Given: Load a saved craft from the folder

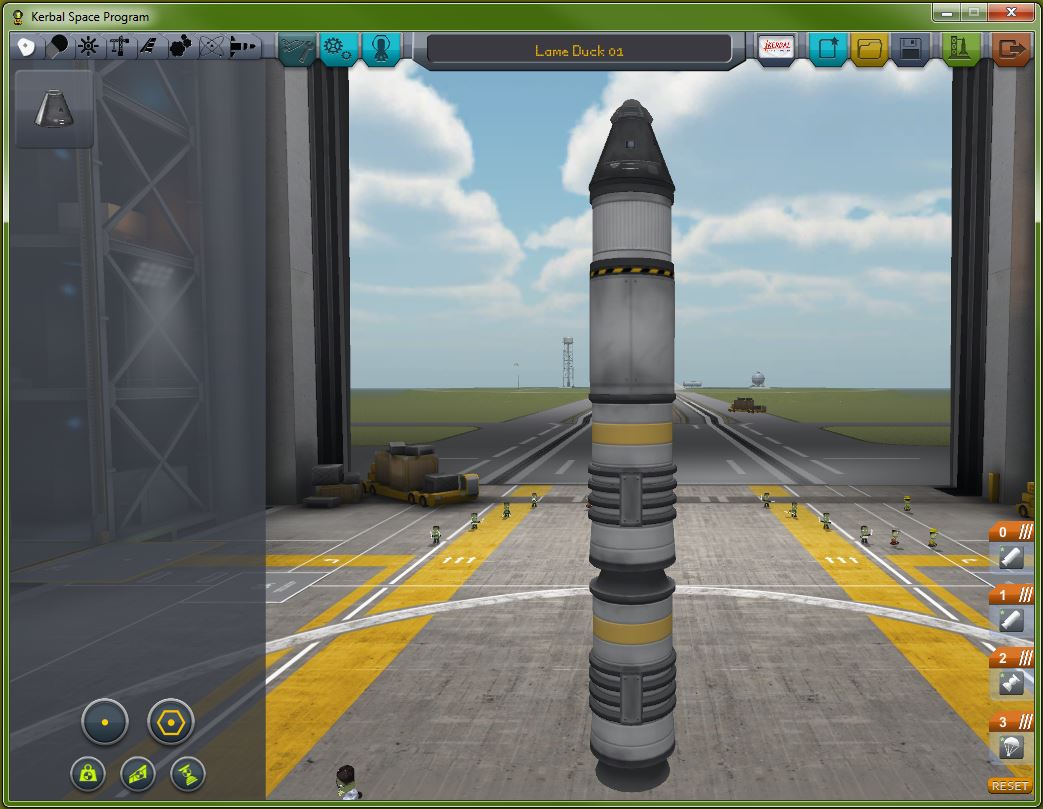Looking at the screenshot, I should [868, 48].
